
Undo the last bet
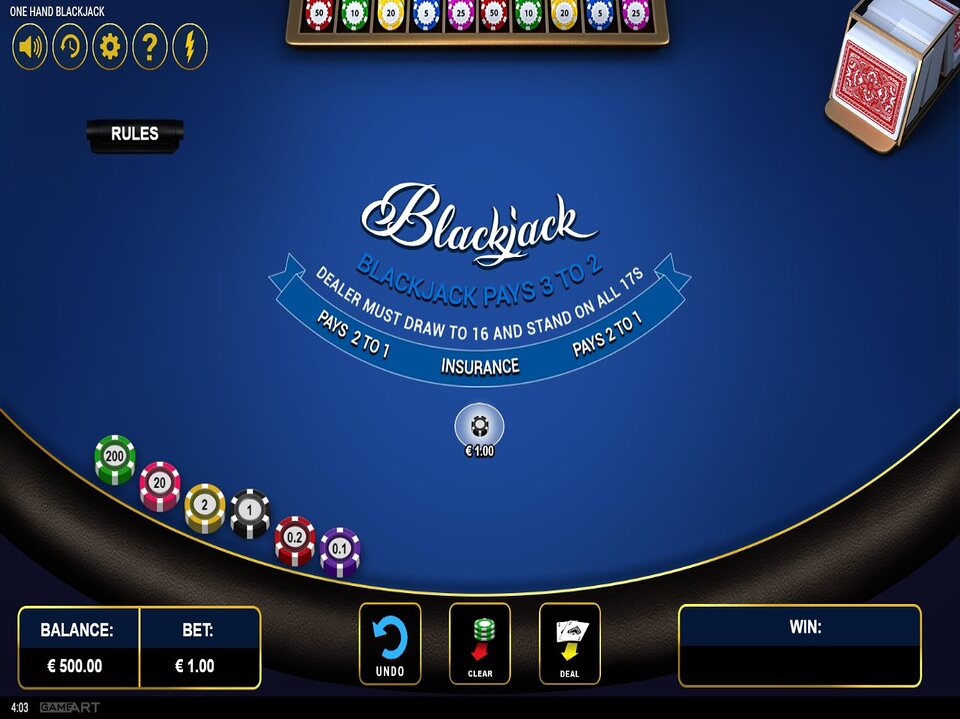click(390, 643)
